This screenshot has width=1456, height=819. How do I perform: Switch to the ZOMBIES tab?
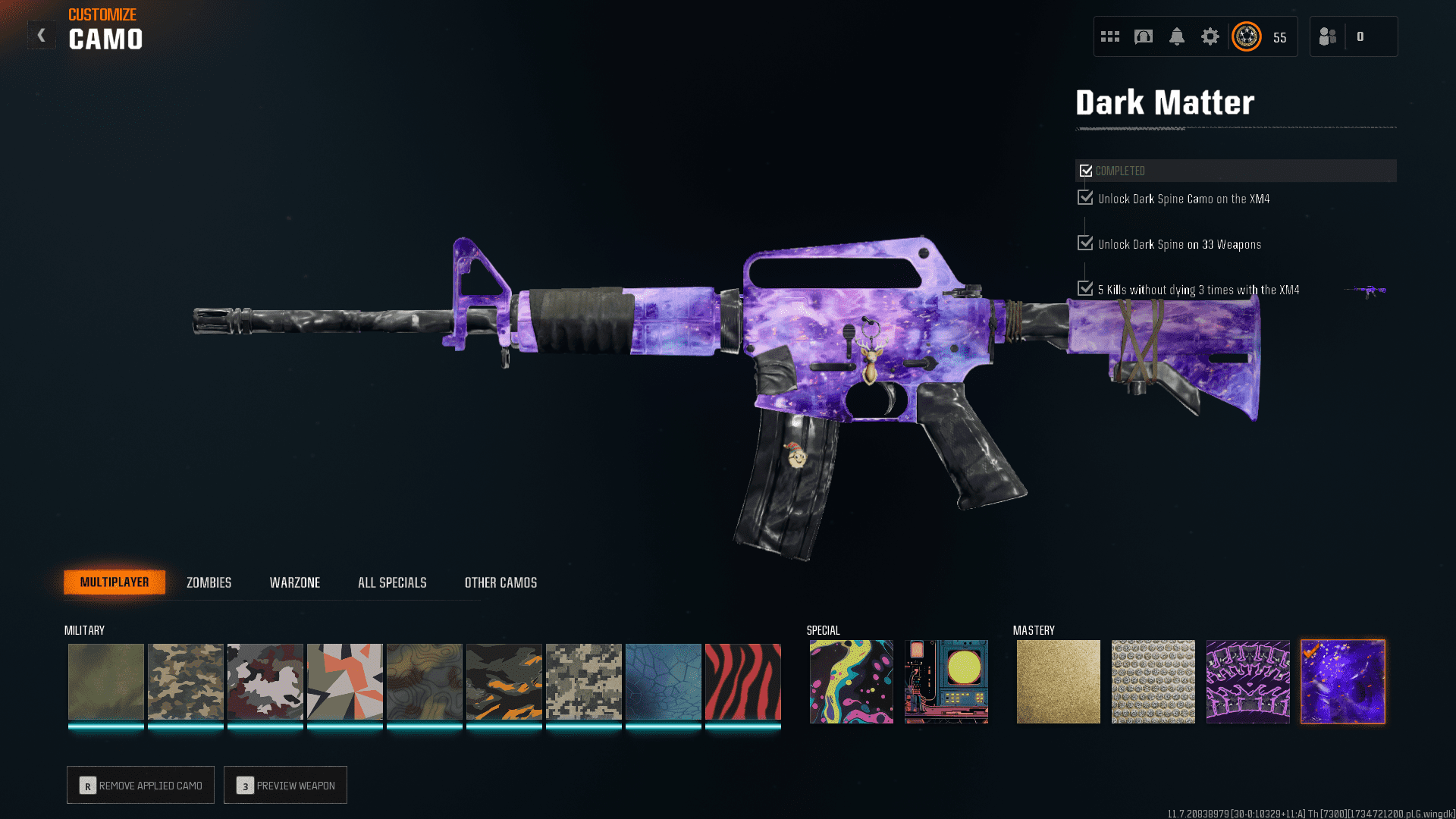[x=208, y=582]
